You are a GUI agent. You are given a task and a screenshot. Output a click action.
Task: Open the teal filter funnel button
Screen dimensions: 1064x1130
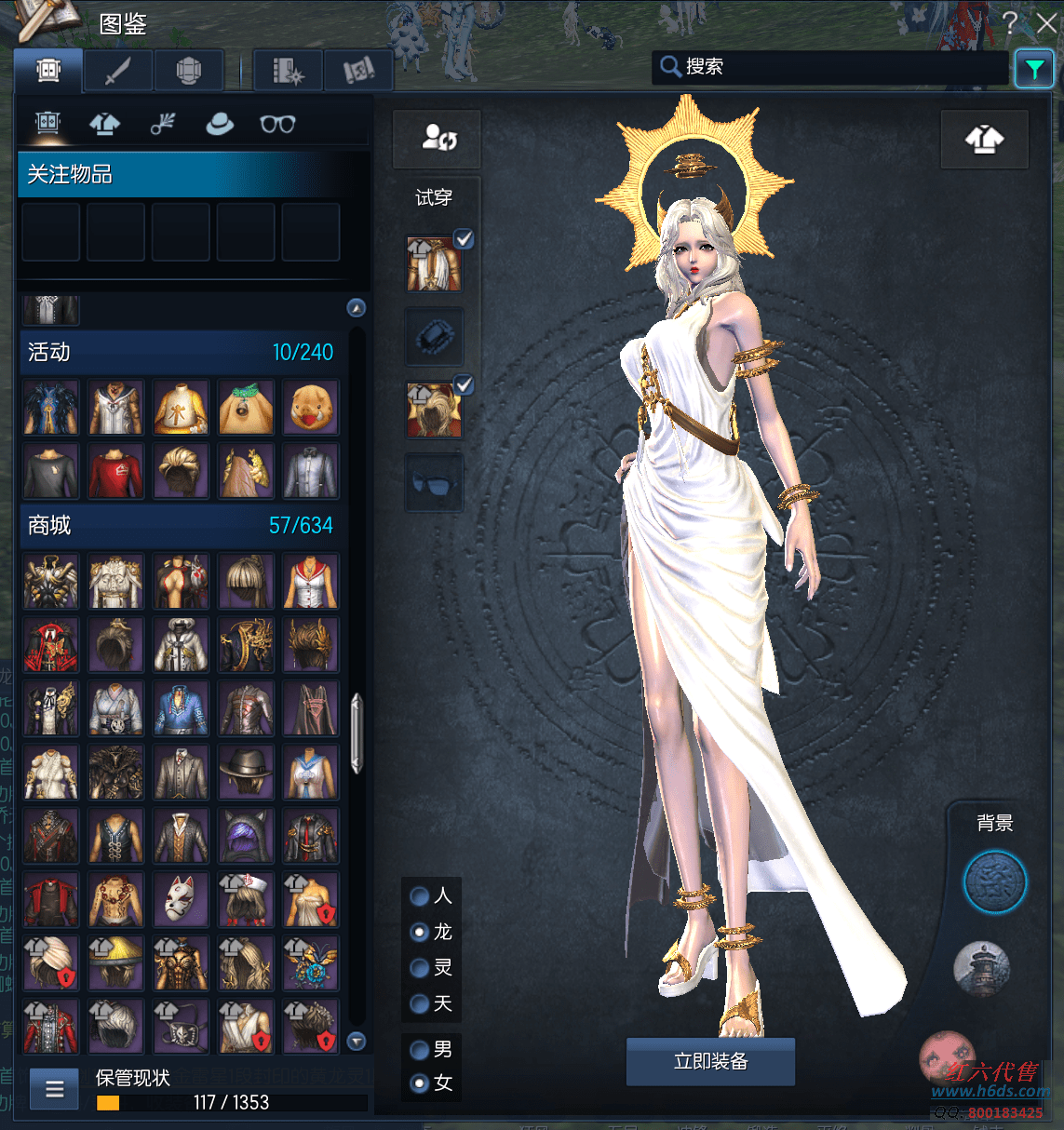coord(1034,69)
